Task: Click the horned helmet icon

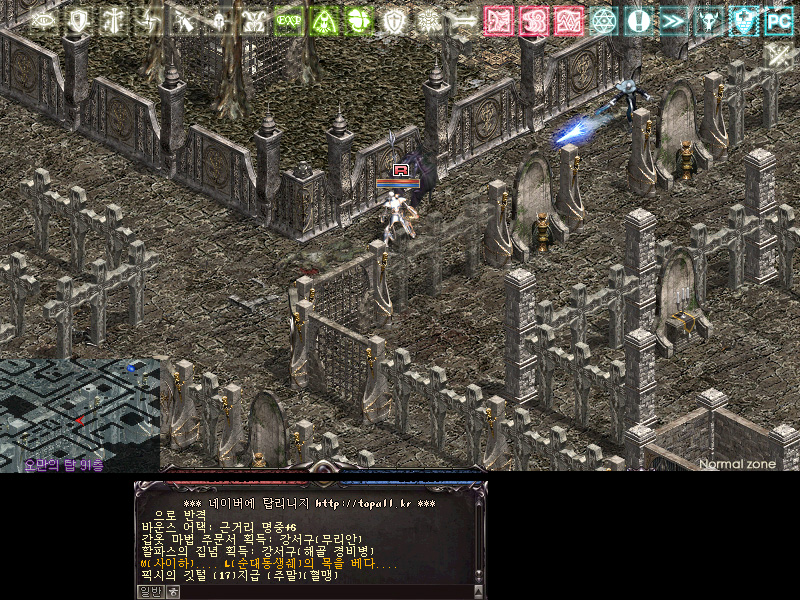Action: [708, 20]
